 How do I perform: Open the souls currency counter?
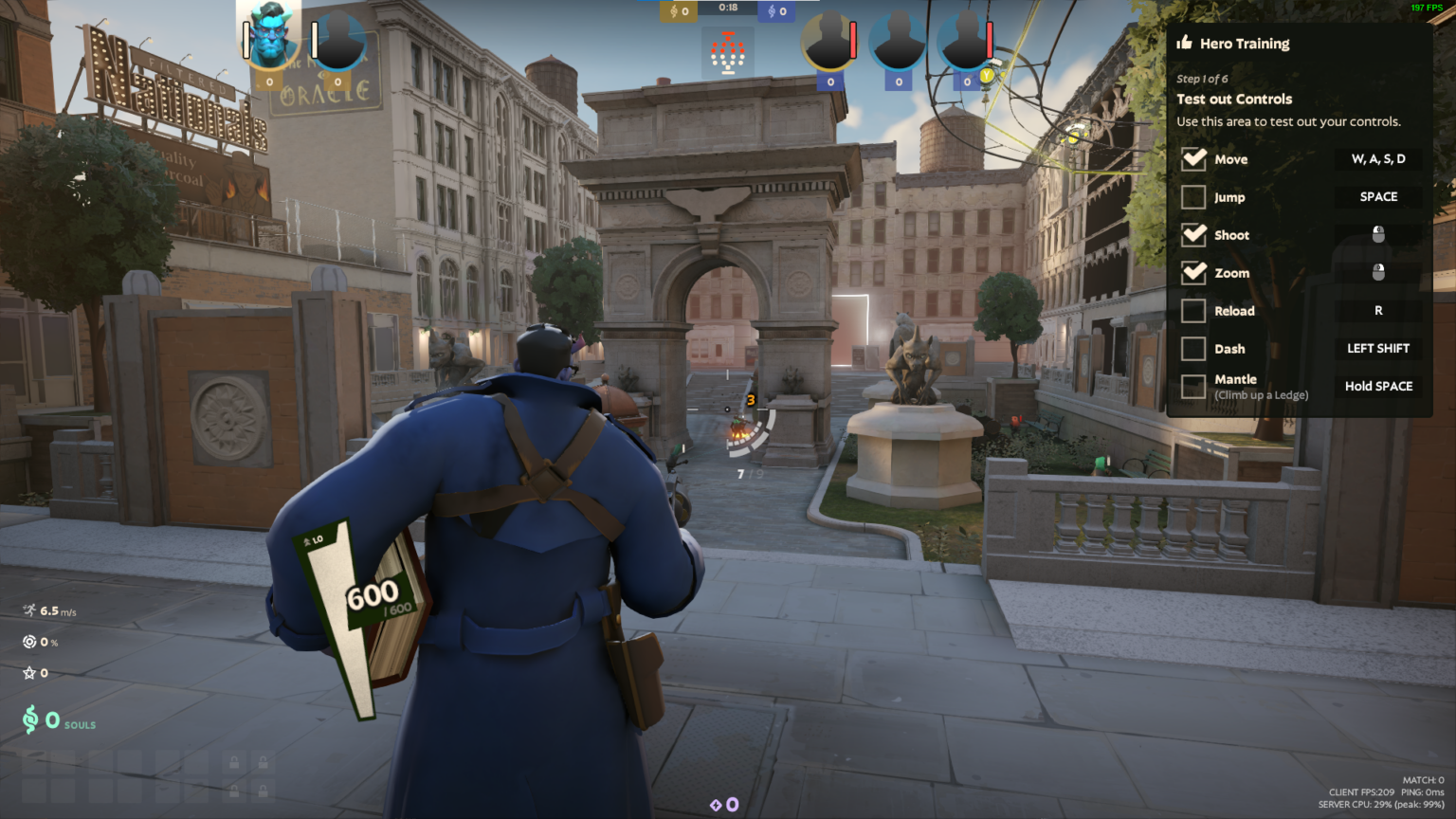[x=57, y=721]
